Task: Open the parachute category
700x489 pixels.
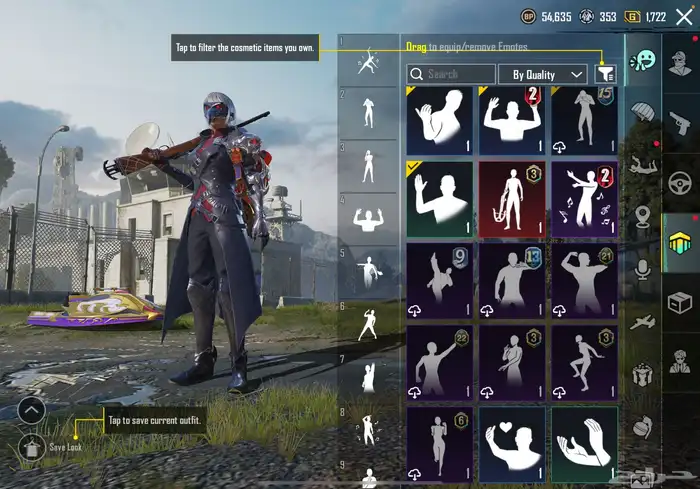Action: pyautogui.click(x=641, y=110)
